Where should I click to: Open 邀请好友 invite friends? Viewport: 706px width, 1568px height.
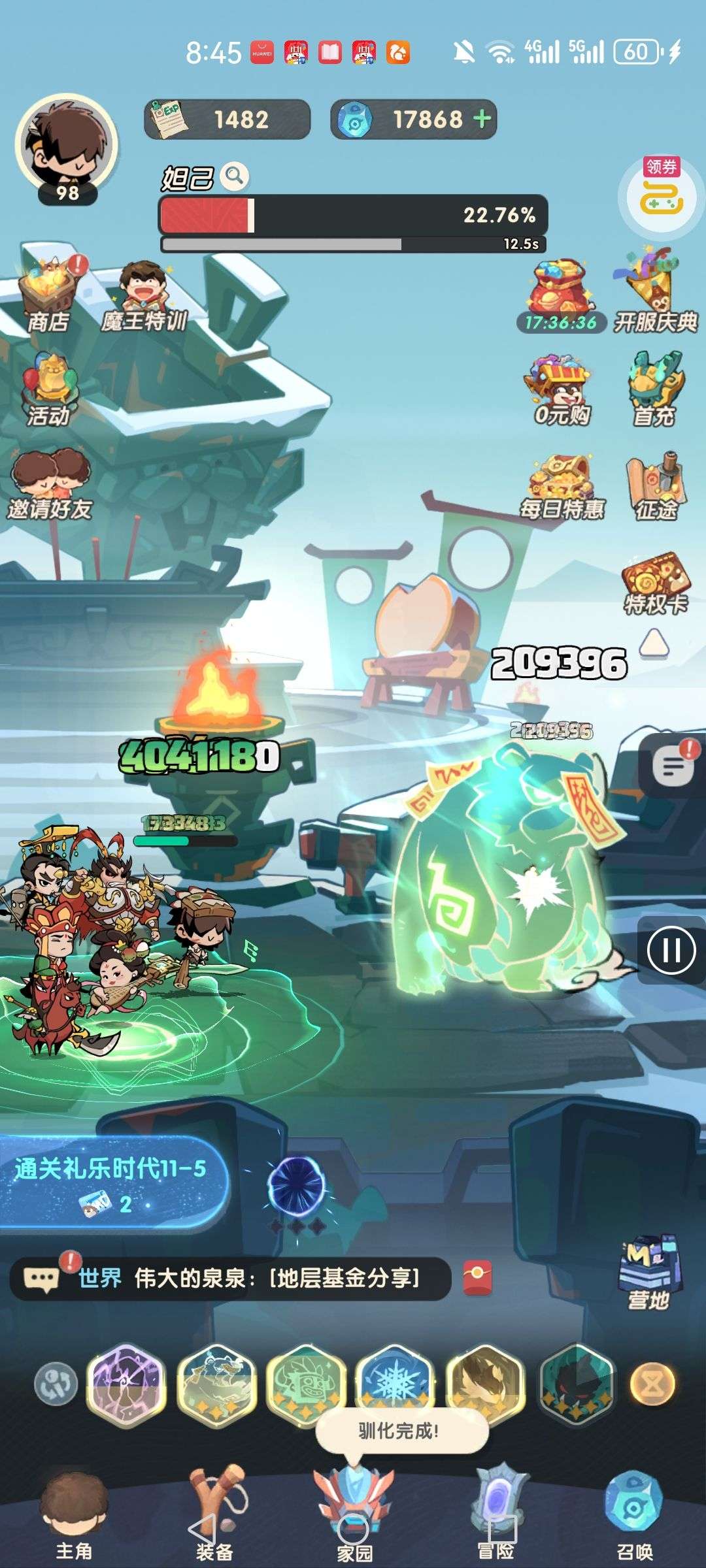click(x=50, y=485)
